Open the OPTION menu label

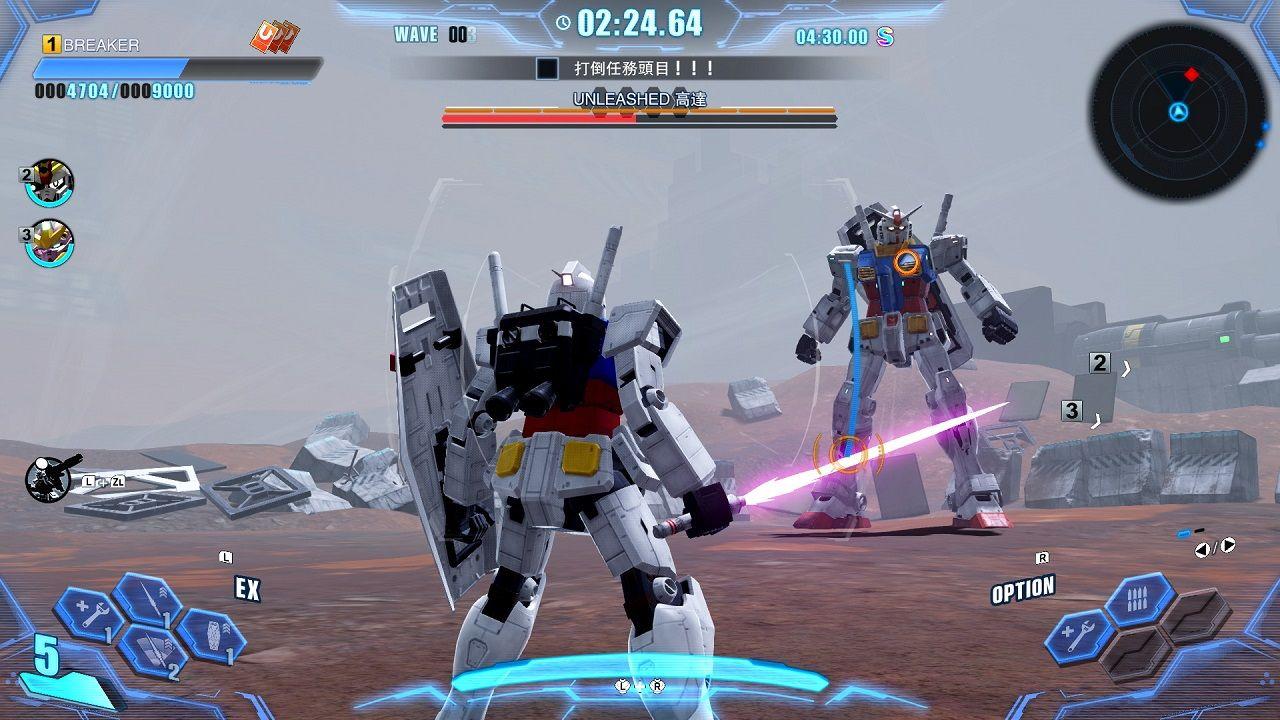click(1022, 587)
